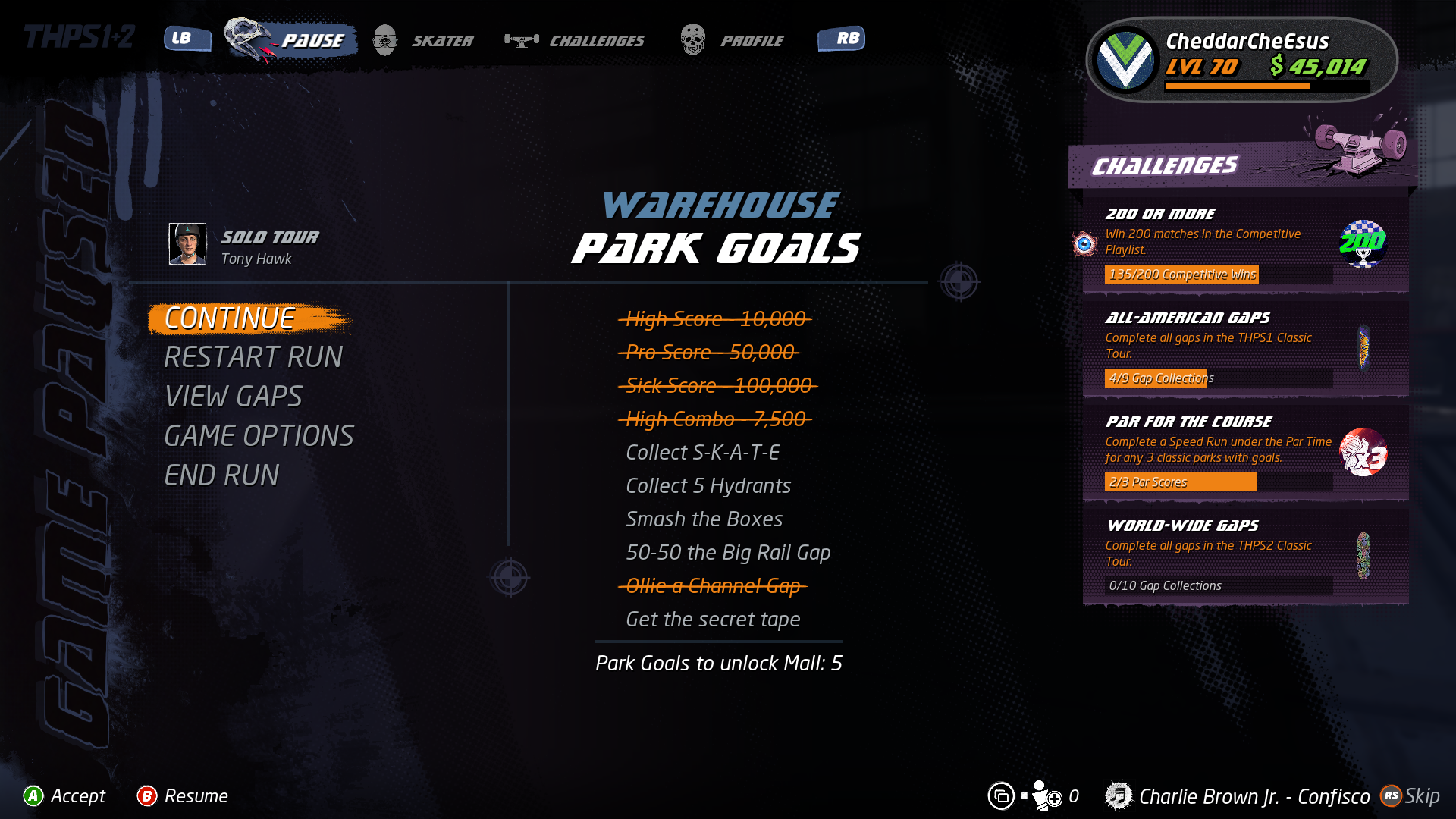Select End Run
Image resolution: width=1456 pixels, height=819 pixels.
[221, 475]
